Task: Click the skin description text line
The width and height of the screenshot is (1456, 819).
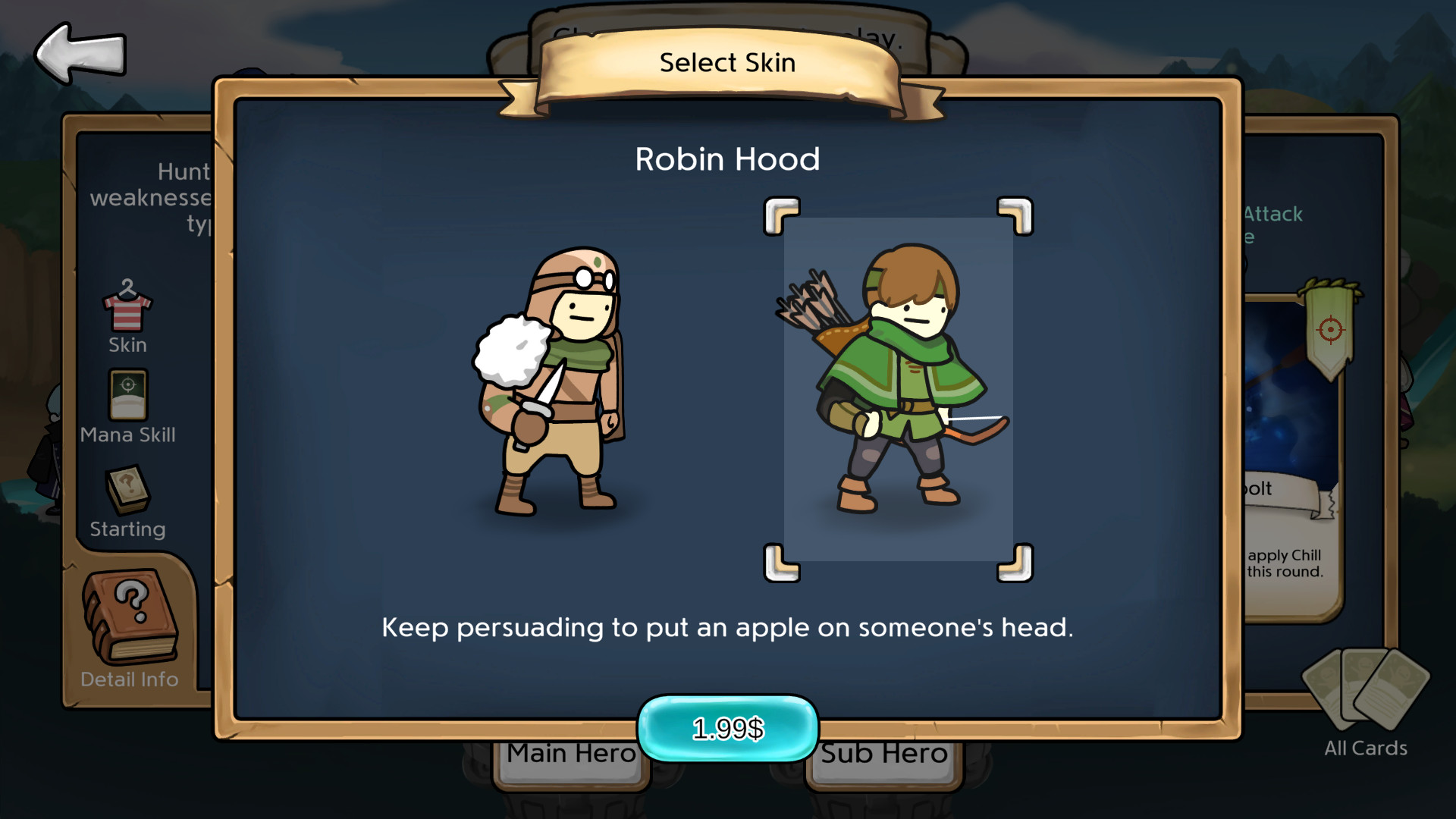Action: click(x=728, y=628)
